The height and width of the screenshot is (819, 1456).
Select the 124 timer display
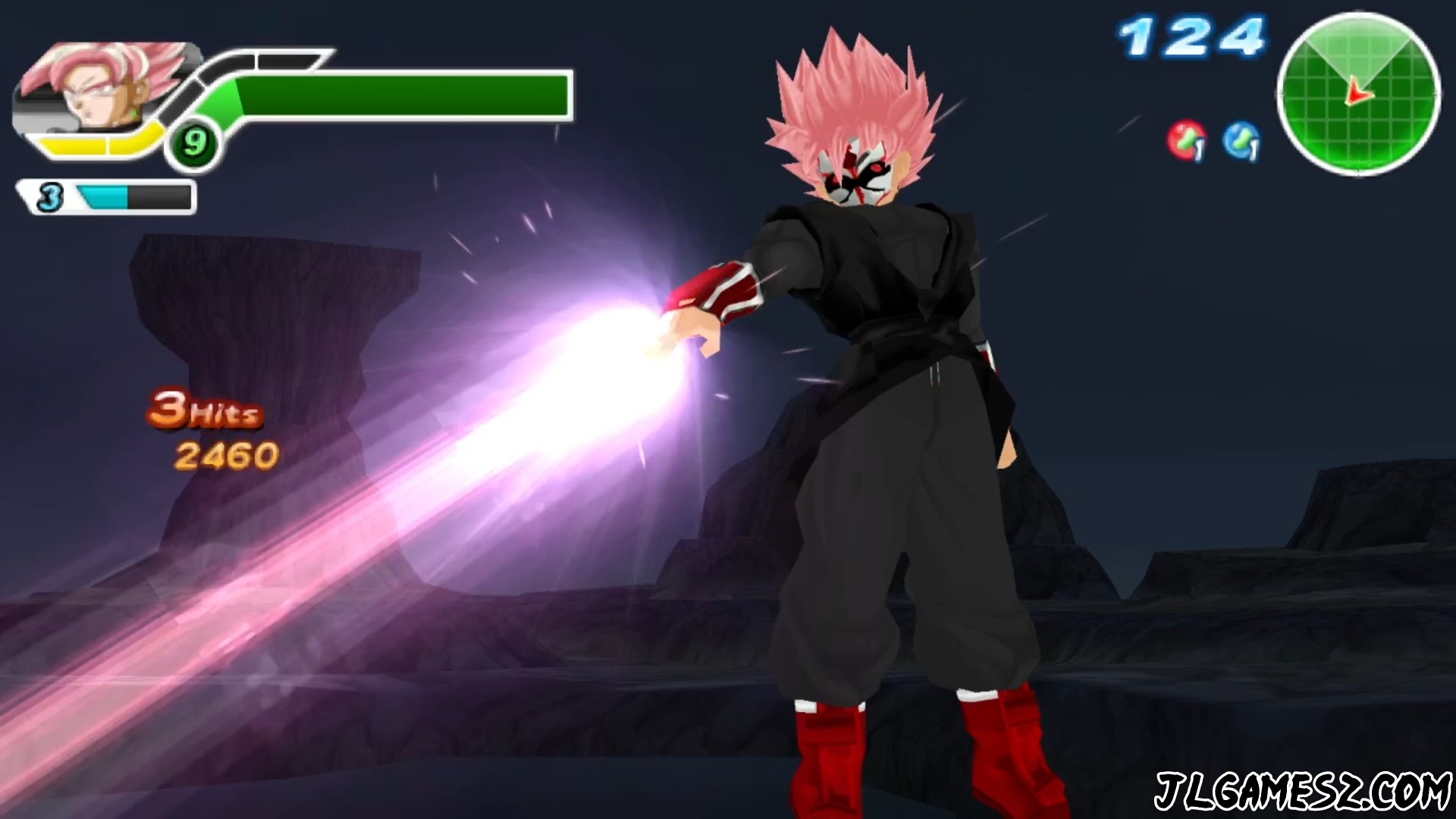click(1188, 34)
